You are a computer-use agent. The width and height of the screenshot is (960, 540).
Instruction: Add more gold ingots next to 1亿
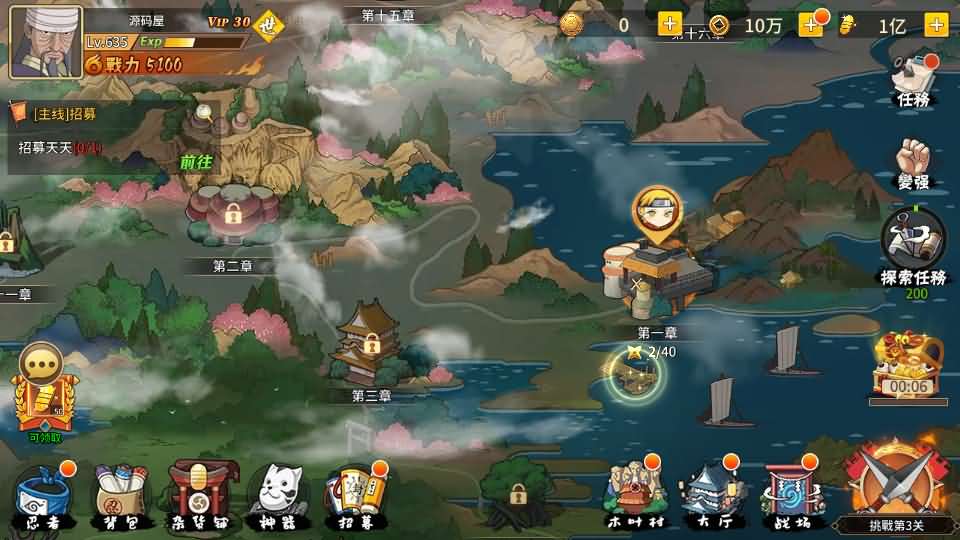pos(936,26)
